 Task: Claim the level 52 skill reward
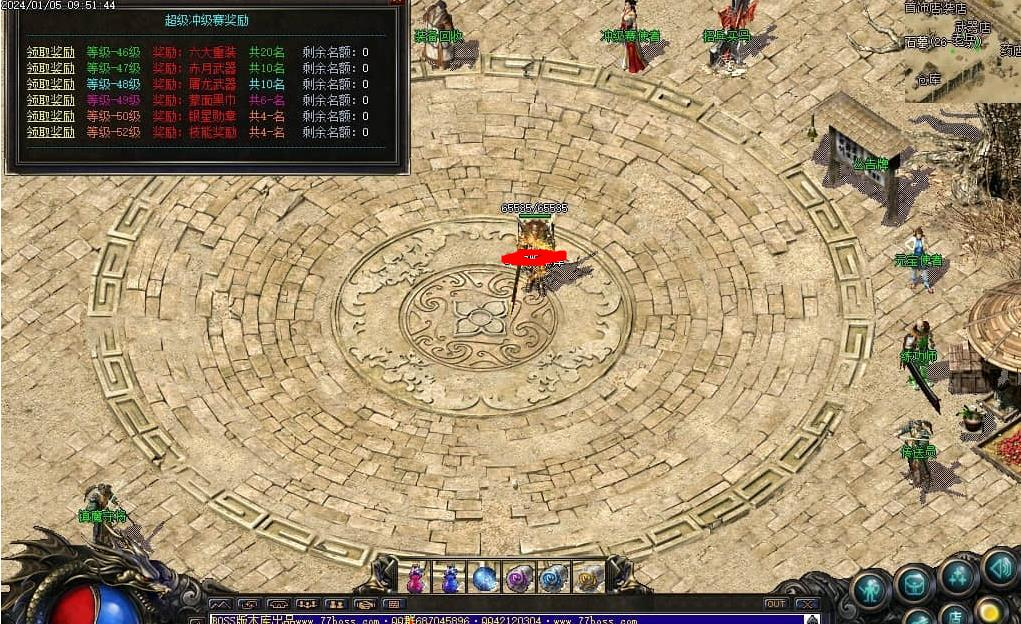tap(50, 132)
